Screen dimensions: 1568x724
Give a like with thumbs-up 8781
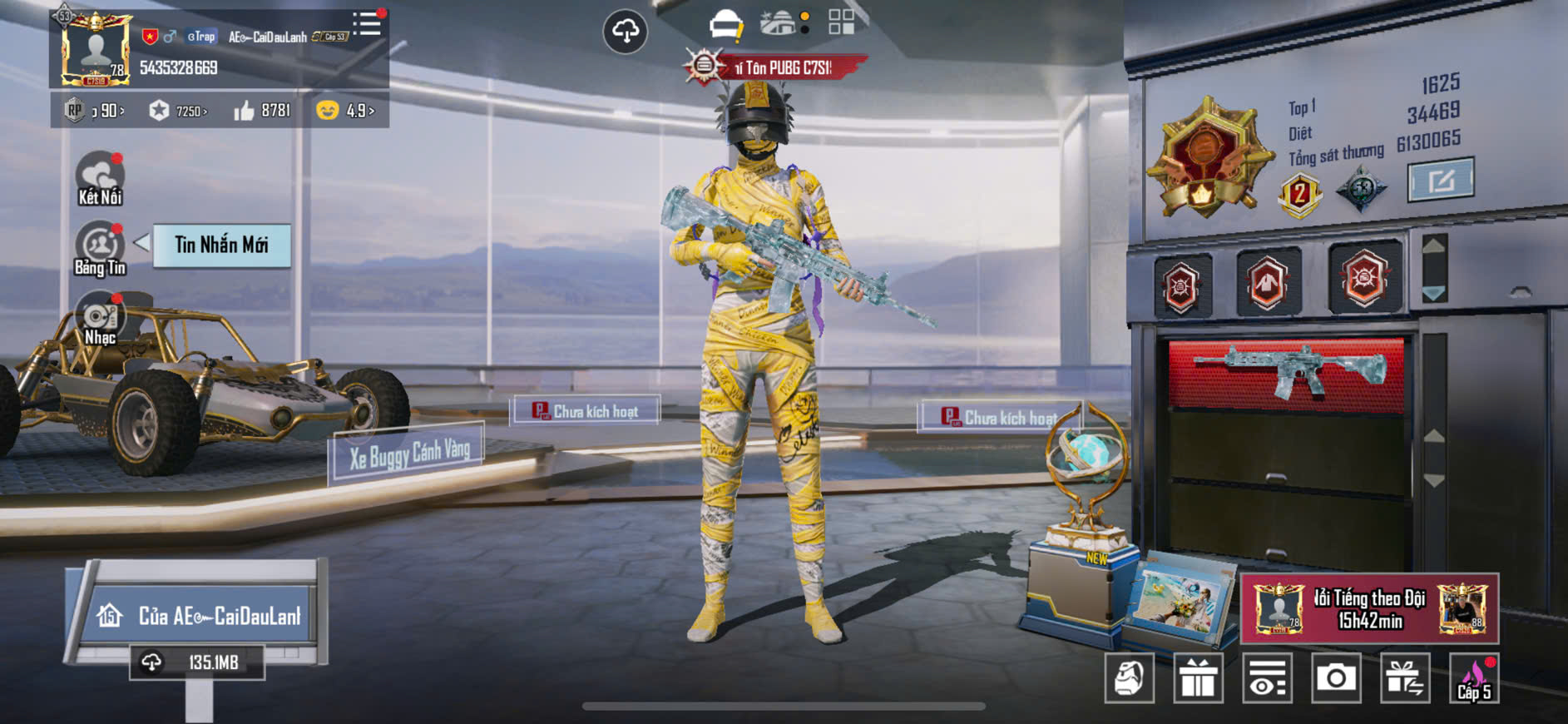point(262,111)
